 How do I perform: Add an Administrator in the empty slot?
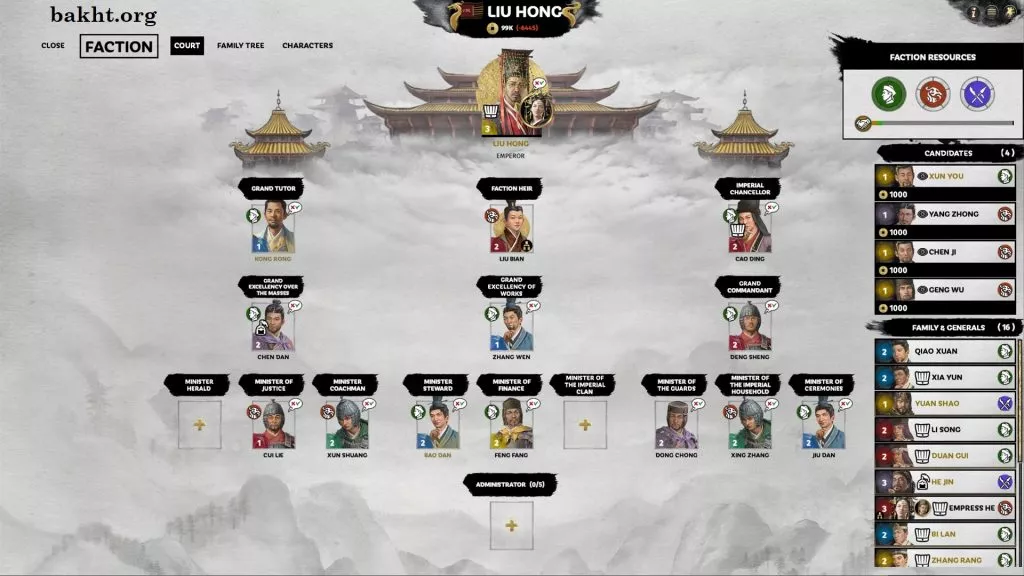(511, 526)
